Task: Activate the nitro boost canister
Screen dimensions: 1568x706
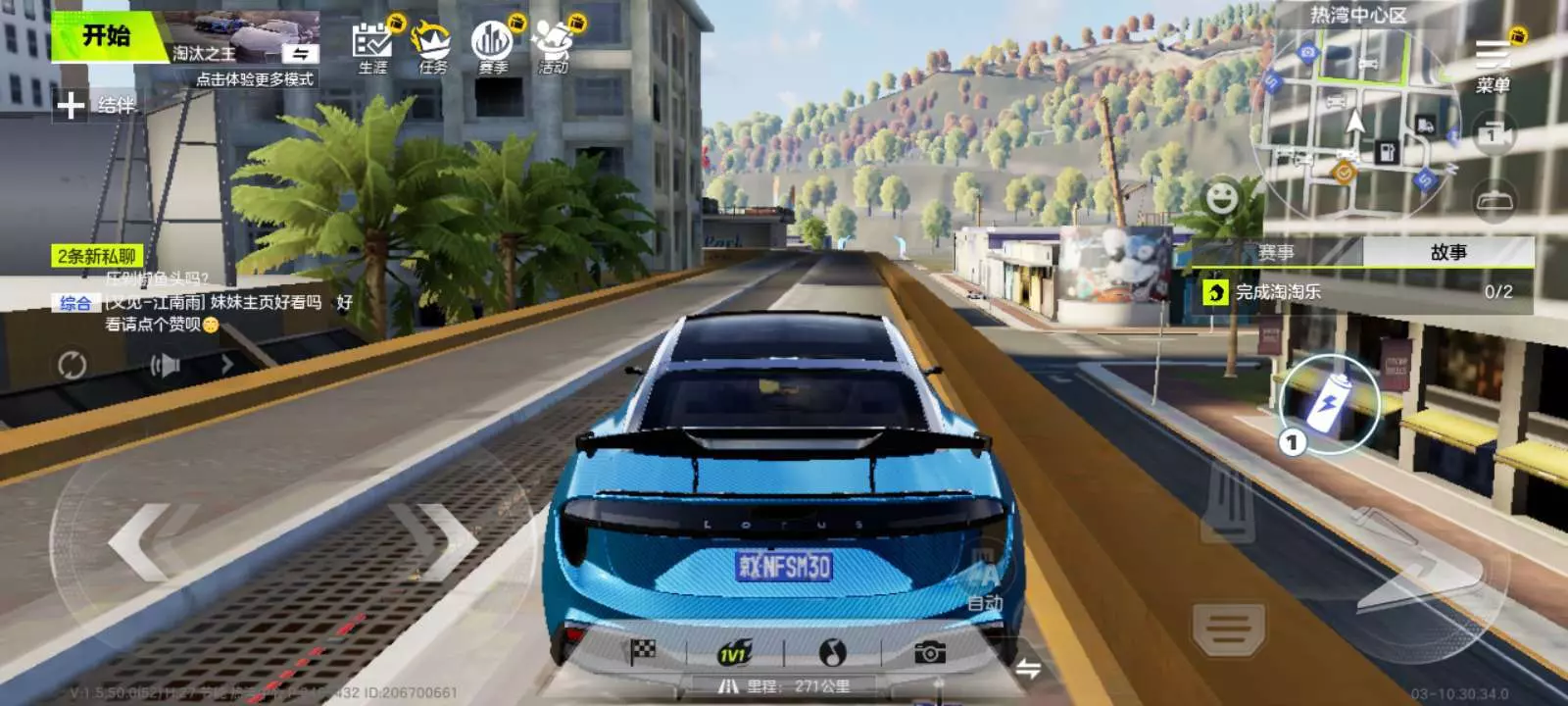Action: click(1330, 403)
